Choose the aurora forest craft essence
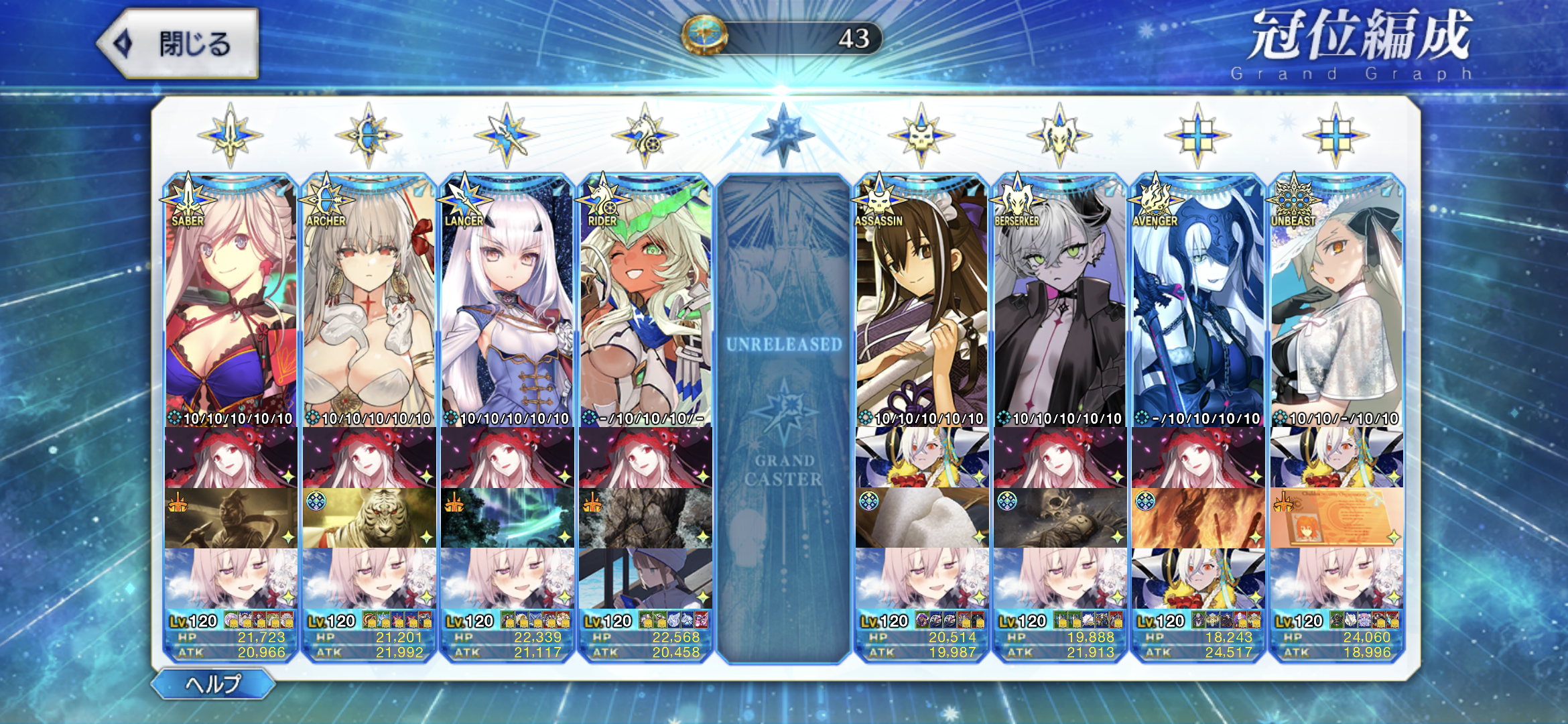1568x724 pixels. [507, 518]
